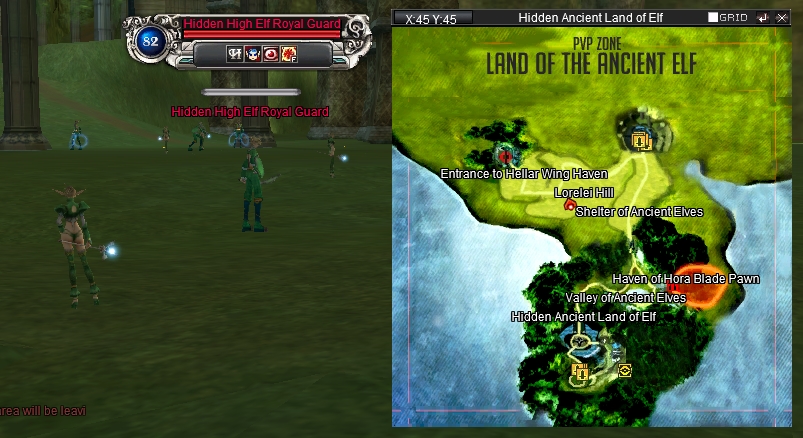803x438 pixels.
Task: Click the Valley of Ancient Elves label
Action: (x=625, y=298)
